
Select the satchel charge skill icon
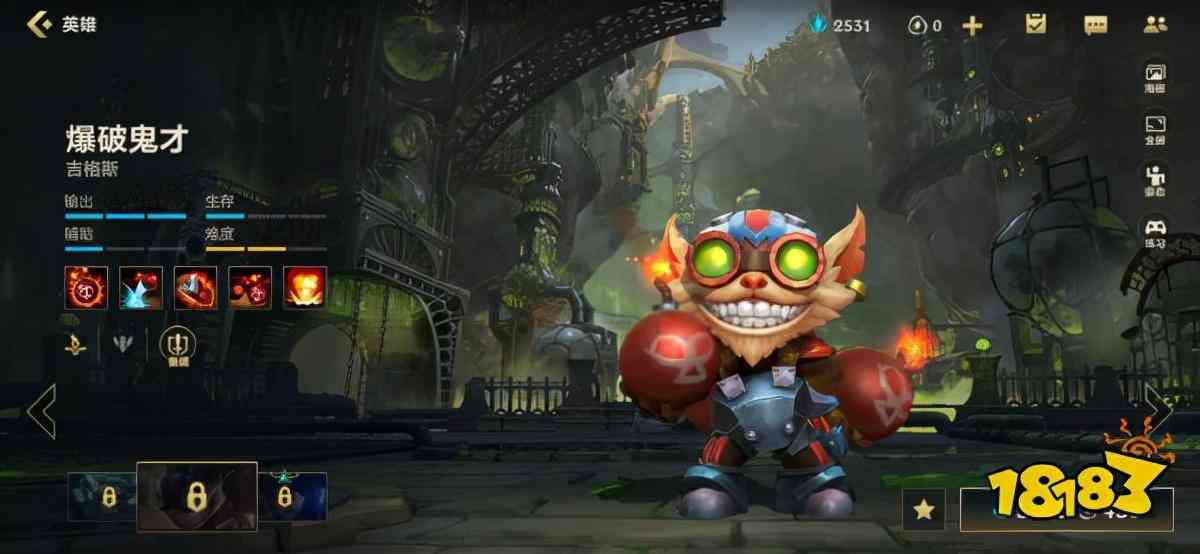[195, 287]
